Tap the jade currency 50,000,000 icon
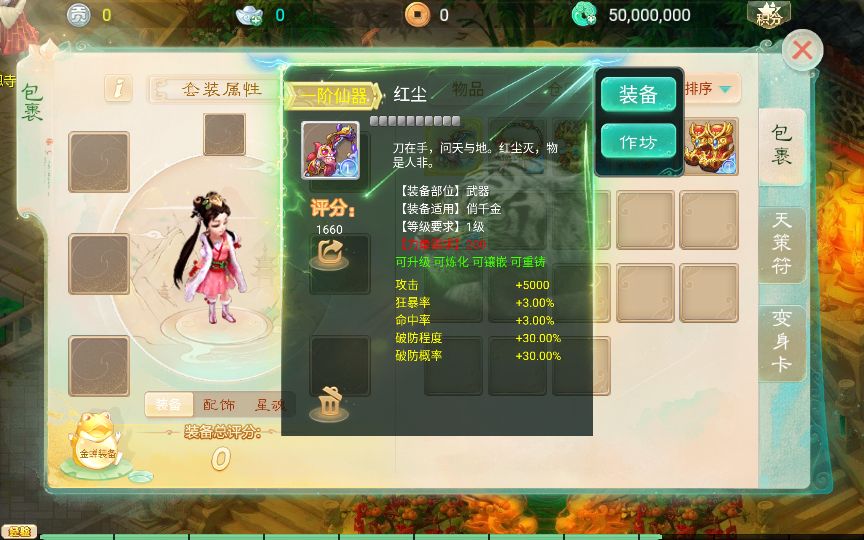The width and height of the screenshot is (864, 540). click(x=584, y=14)
